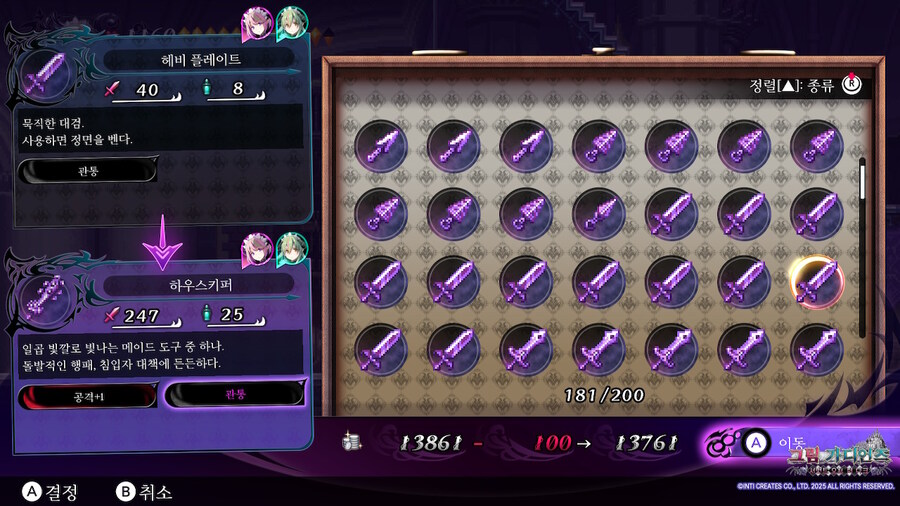The width and height of the screenshot is (900, 506).
Task: Click the inventory grid scrollbar
Action: pos(862,245)
